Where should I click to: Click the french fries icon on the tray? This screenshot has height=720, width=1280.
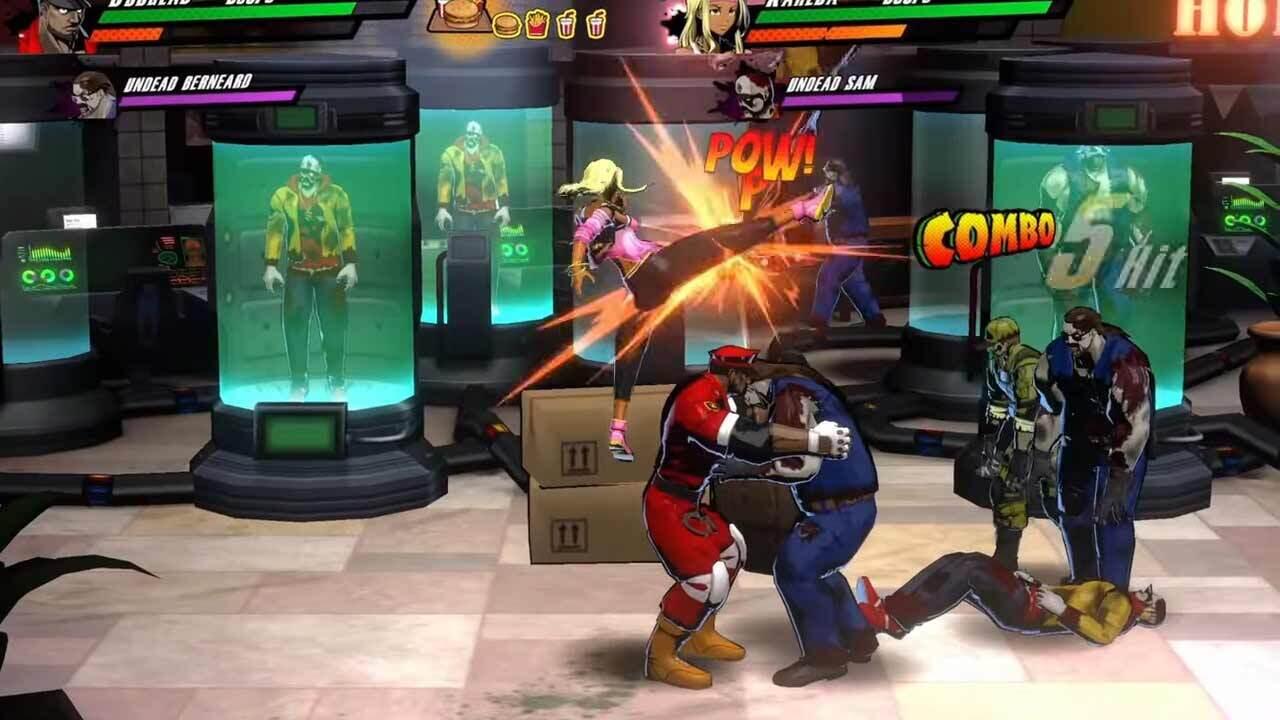536,25
